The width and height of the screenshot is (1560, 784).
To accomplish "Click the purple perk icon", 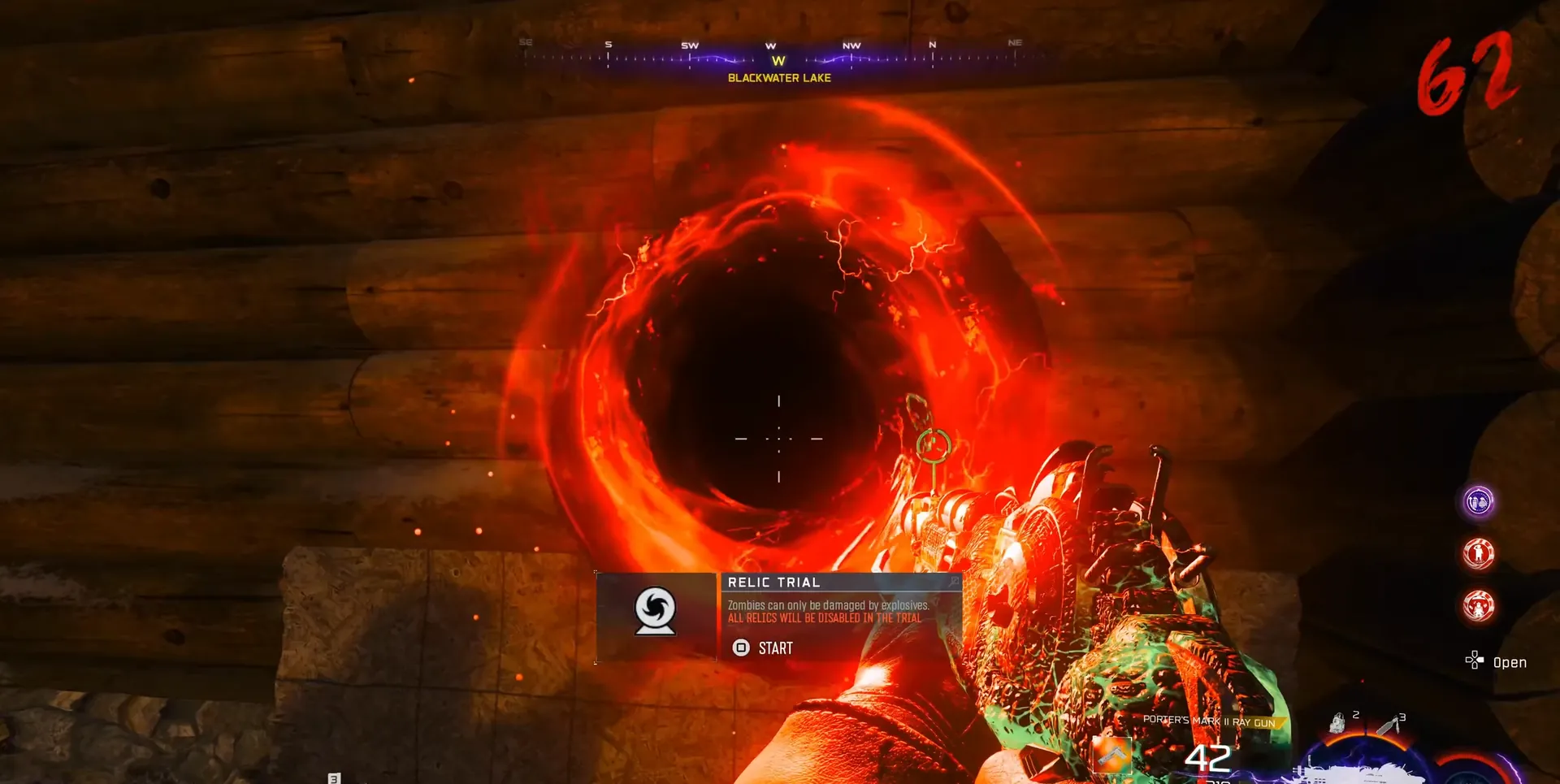I will coord(1478,501).
